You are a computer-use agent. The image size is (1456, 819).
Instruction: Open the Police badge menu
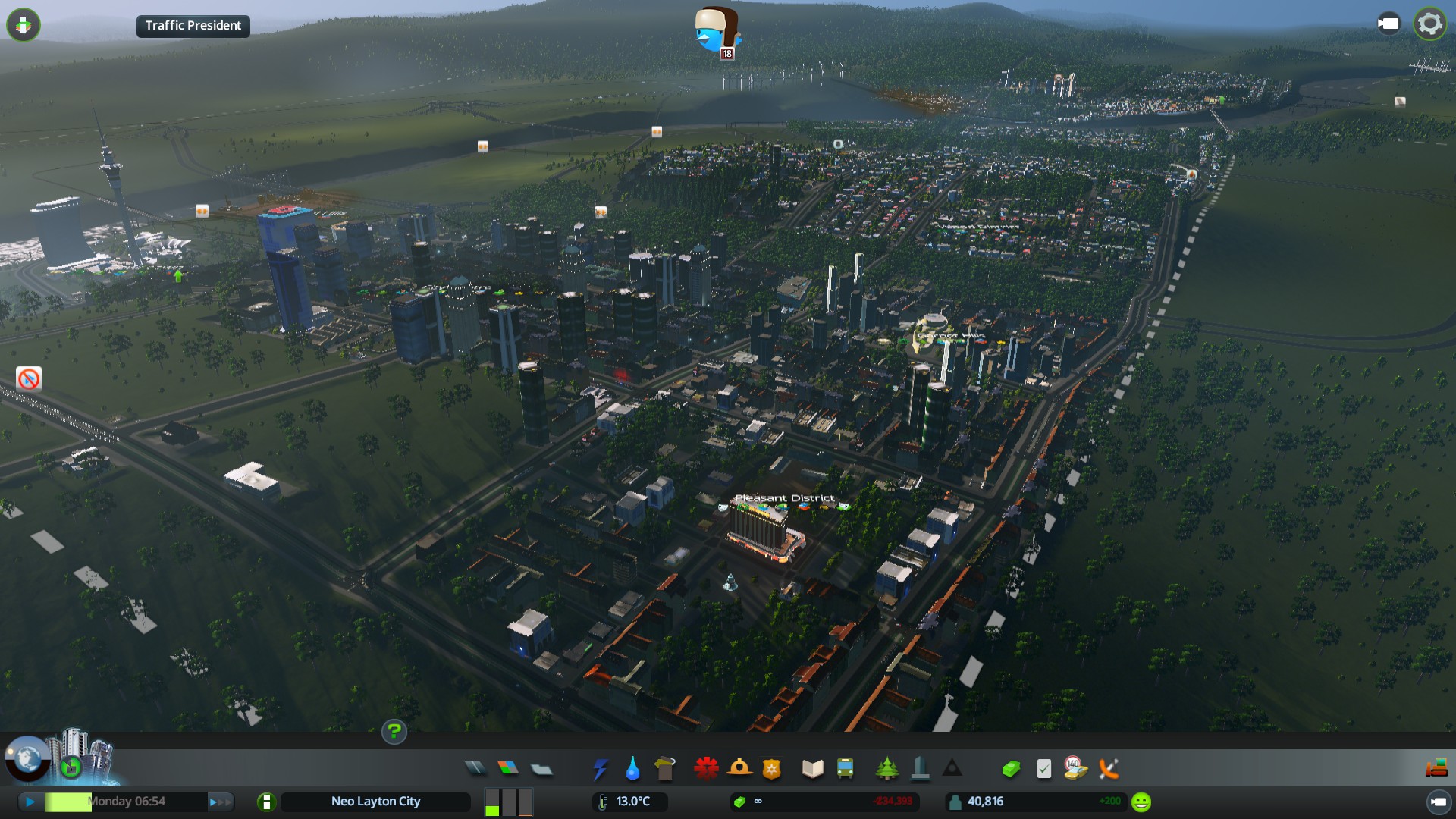coord(771,769)
